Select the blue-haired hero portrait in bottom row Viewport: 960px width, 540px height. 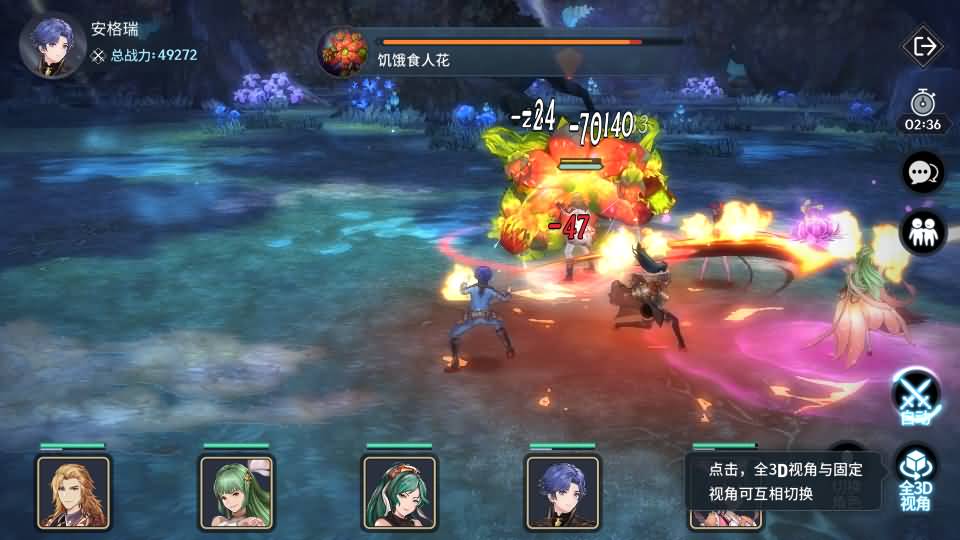562,491
